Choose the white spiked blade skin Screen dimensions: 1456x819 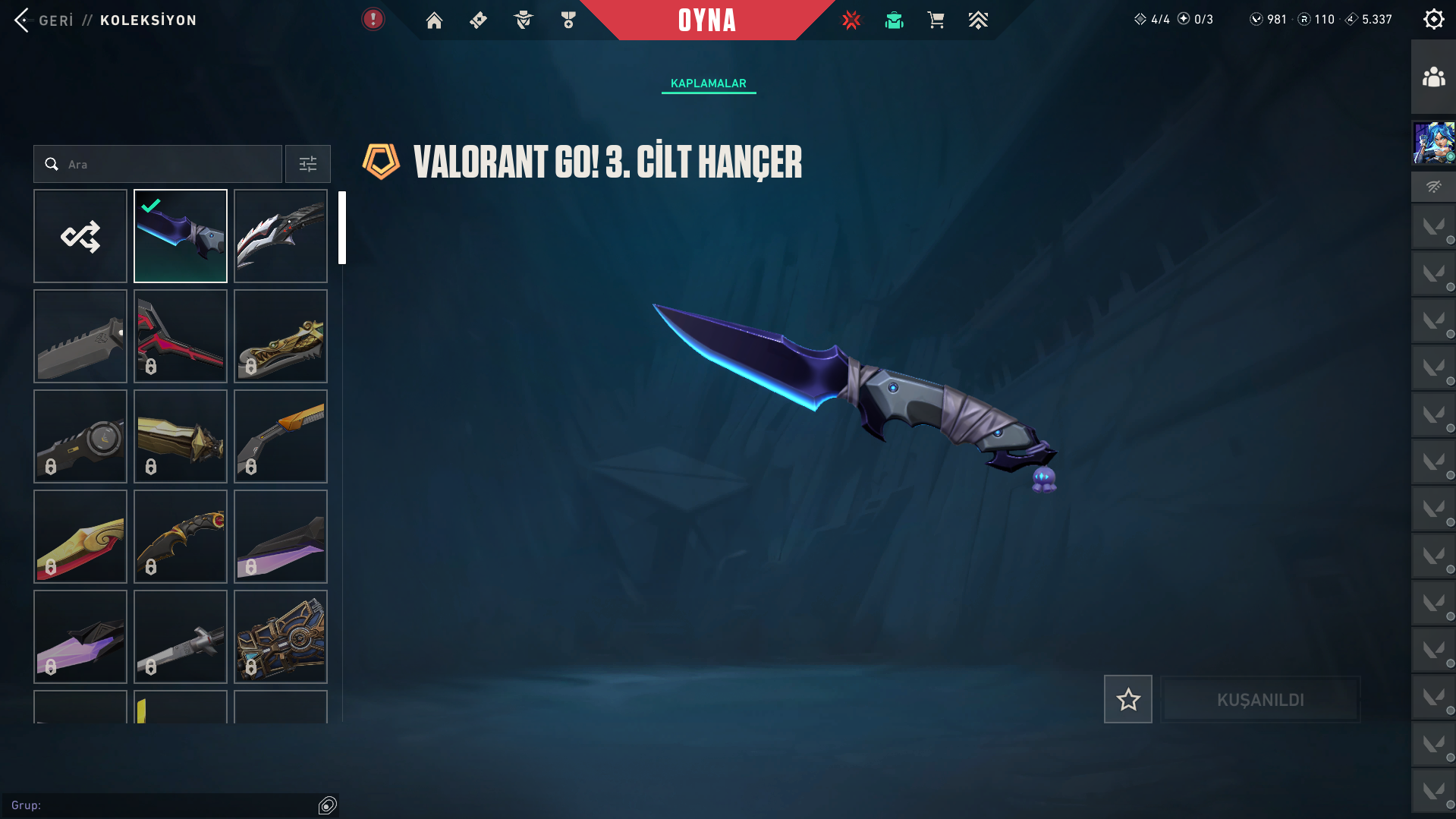[x=281, y=236]
